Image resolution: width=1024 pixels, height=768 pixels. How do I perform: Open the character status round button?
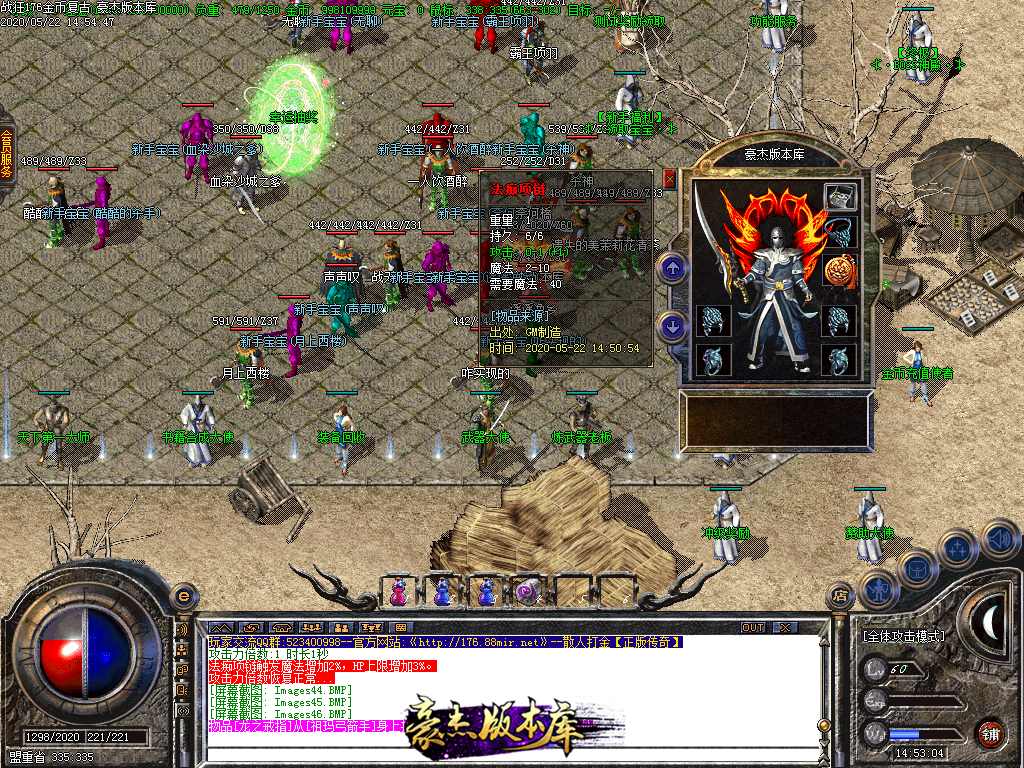click(x=877, y=591)
